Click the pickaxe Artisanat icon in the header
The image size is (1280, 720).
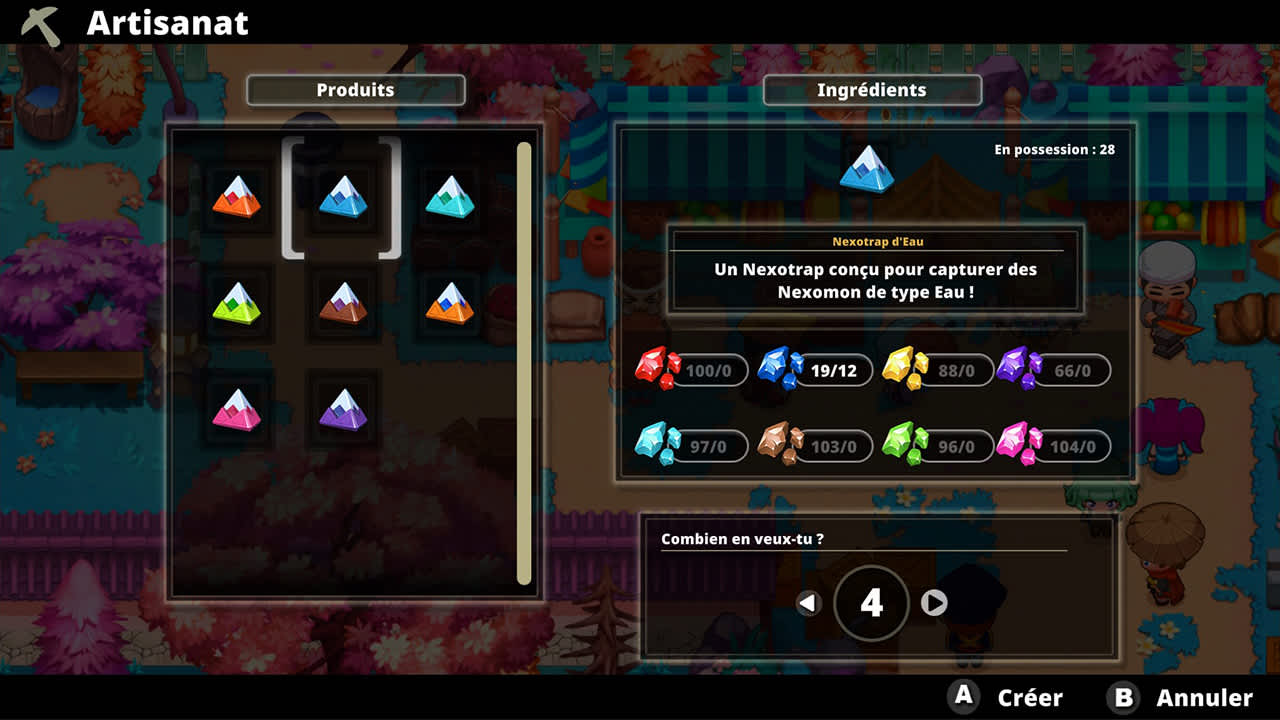point(38,22)
